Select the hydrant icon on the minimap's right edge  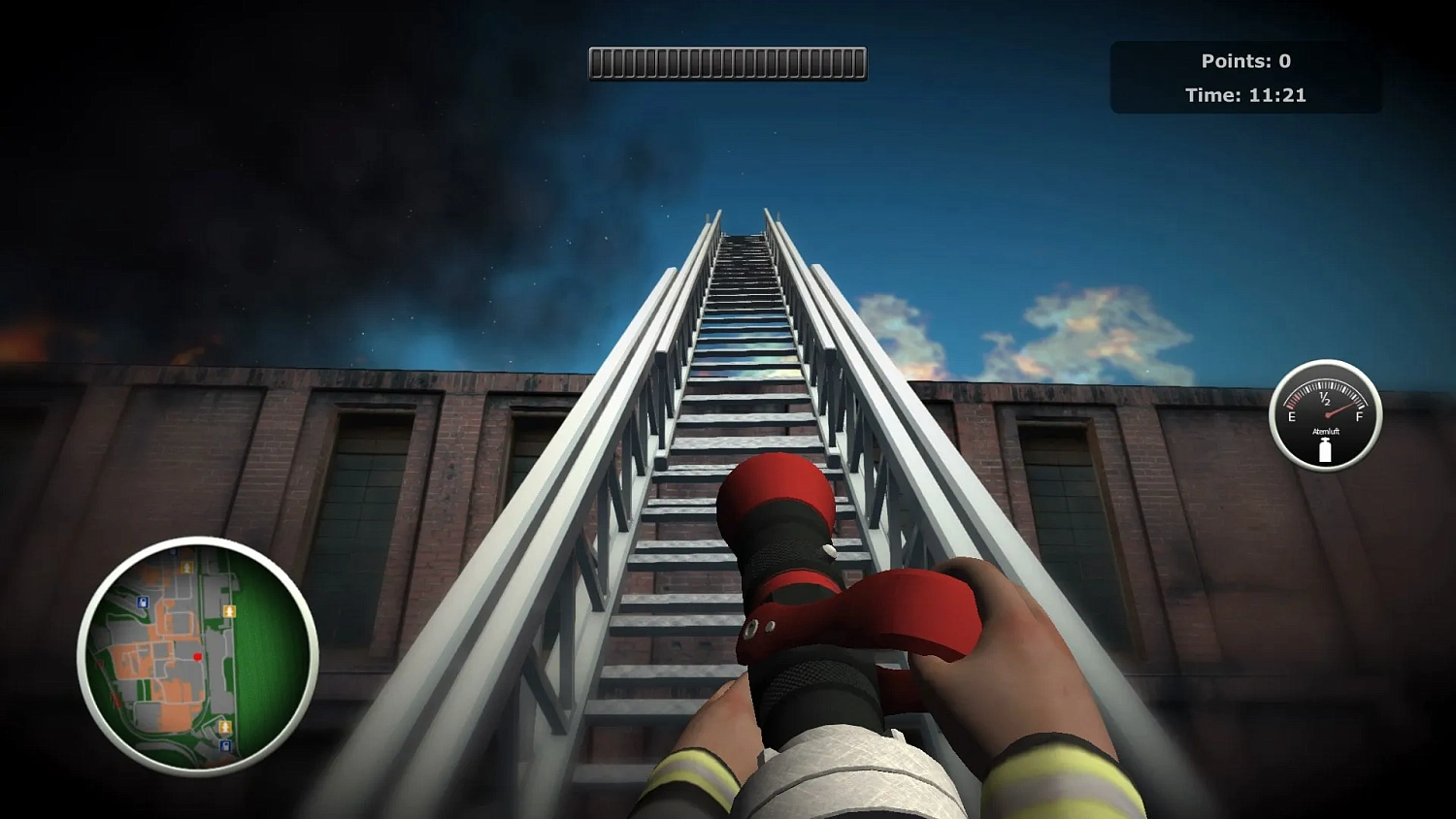[229, 611]
